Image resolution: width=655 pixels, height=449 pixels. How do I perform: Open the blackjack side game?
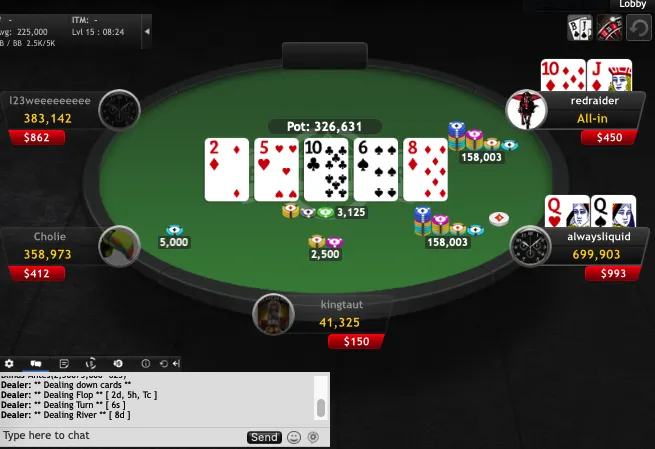[x=580, y=29]
